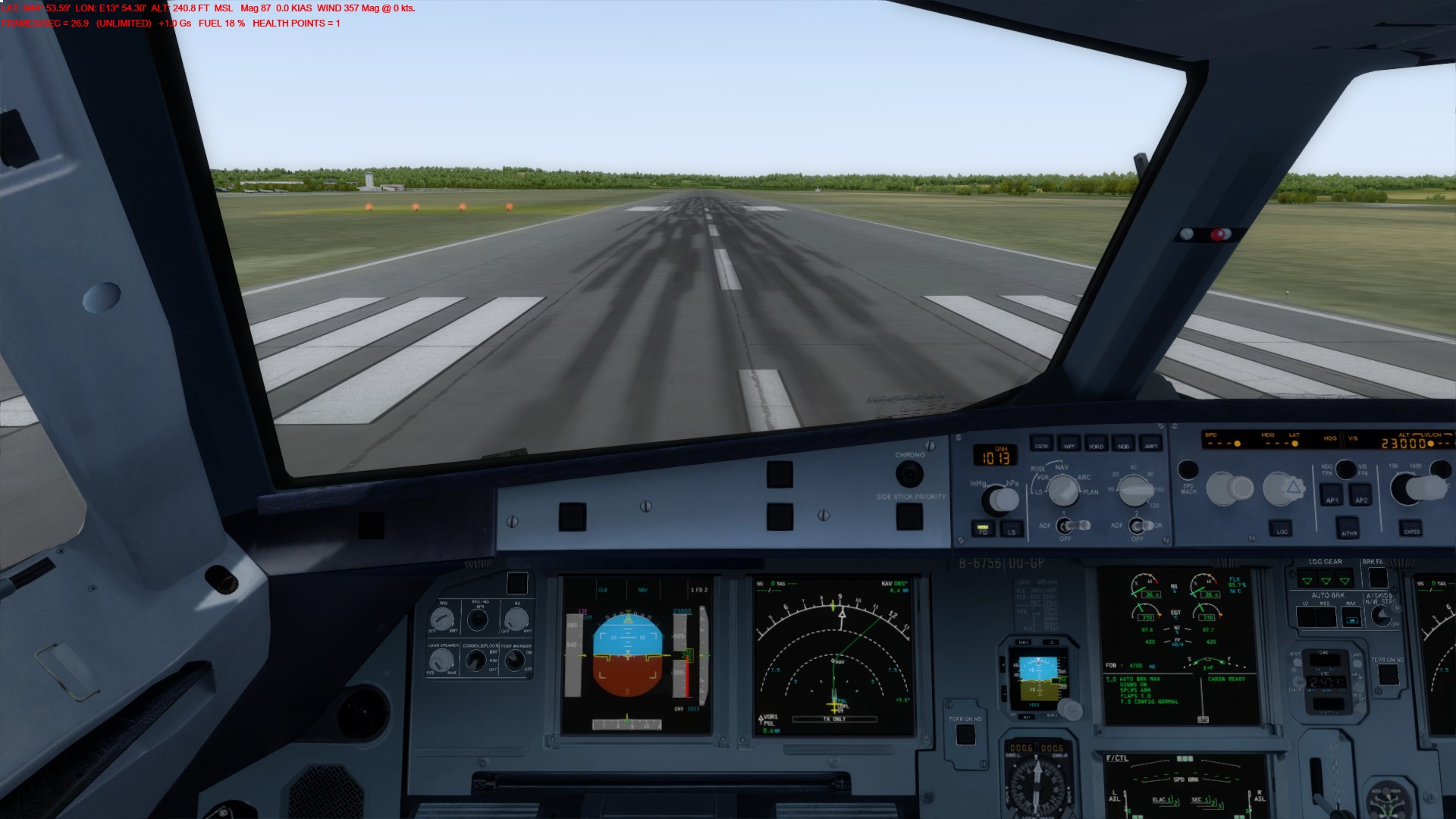Switch off the A/SKID & N/W STRG selector
Image resolution: width=1456 pixels, height=819 pixels.
tap(1382, 616)
